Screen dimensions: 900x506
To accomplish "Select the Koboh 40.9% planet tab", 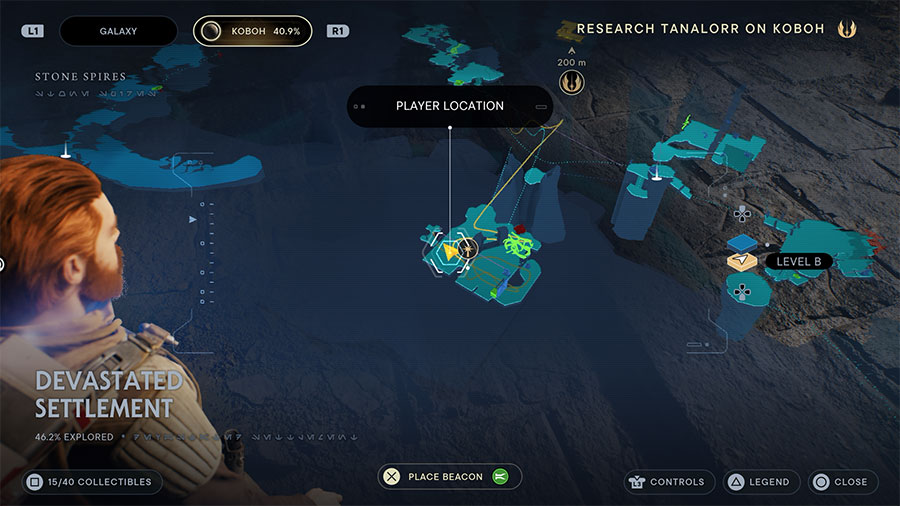I will [252, 31].
